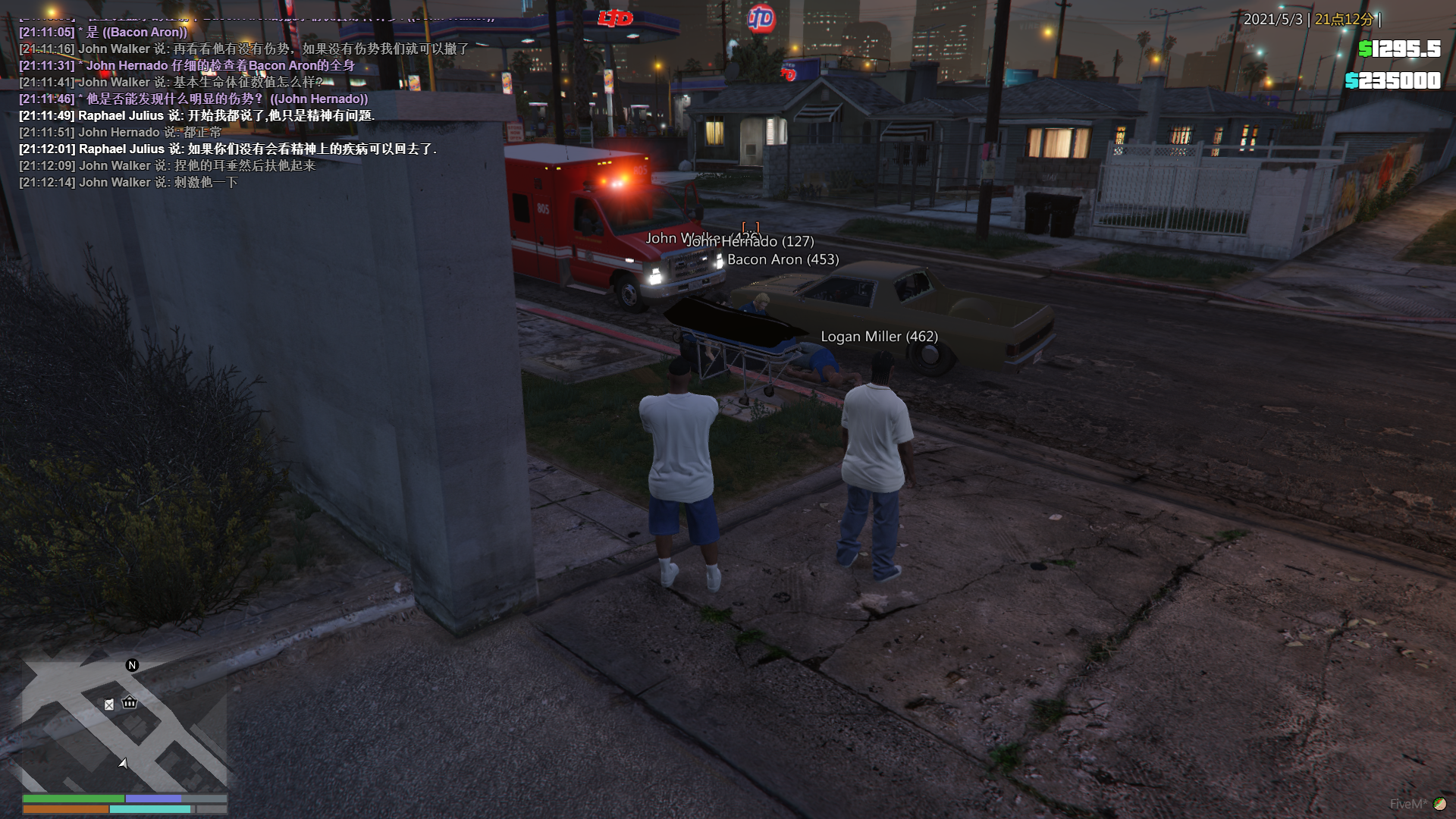
Task: Select the 21:11:49 Raphael Julius chat line
Action: (196, 116)
